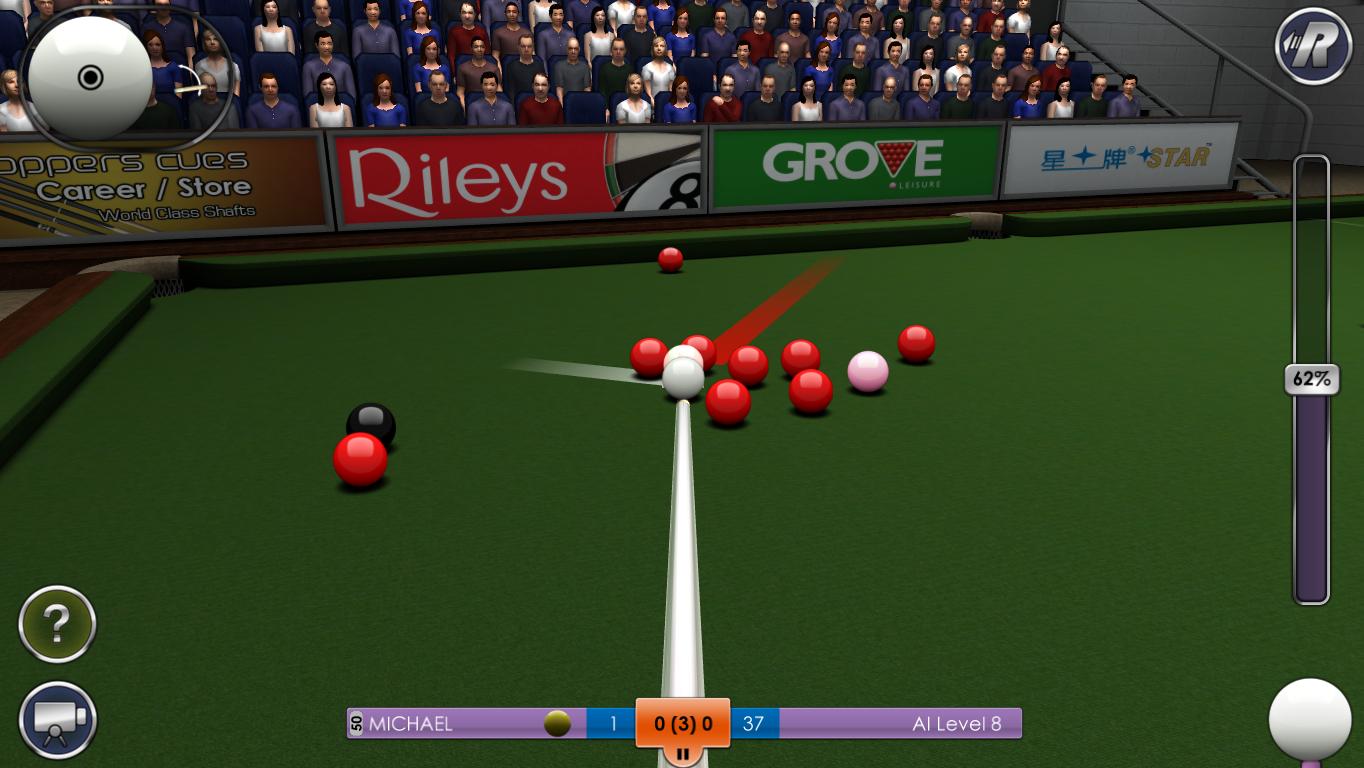Screen dimensions: 1364x768
Task: Click the lone red ball near the top cushion
Action: (669, 262)
